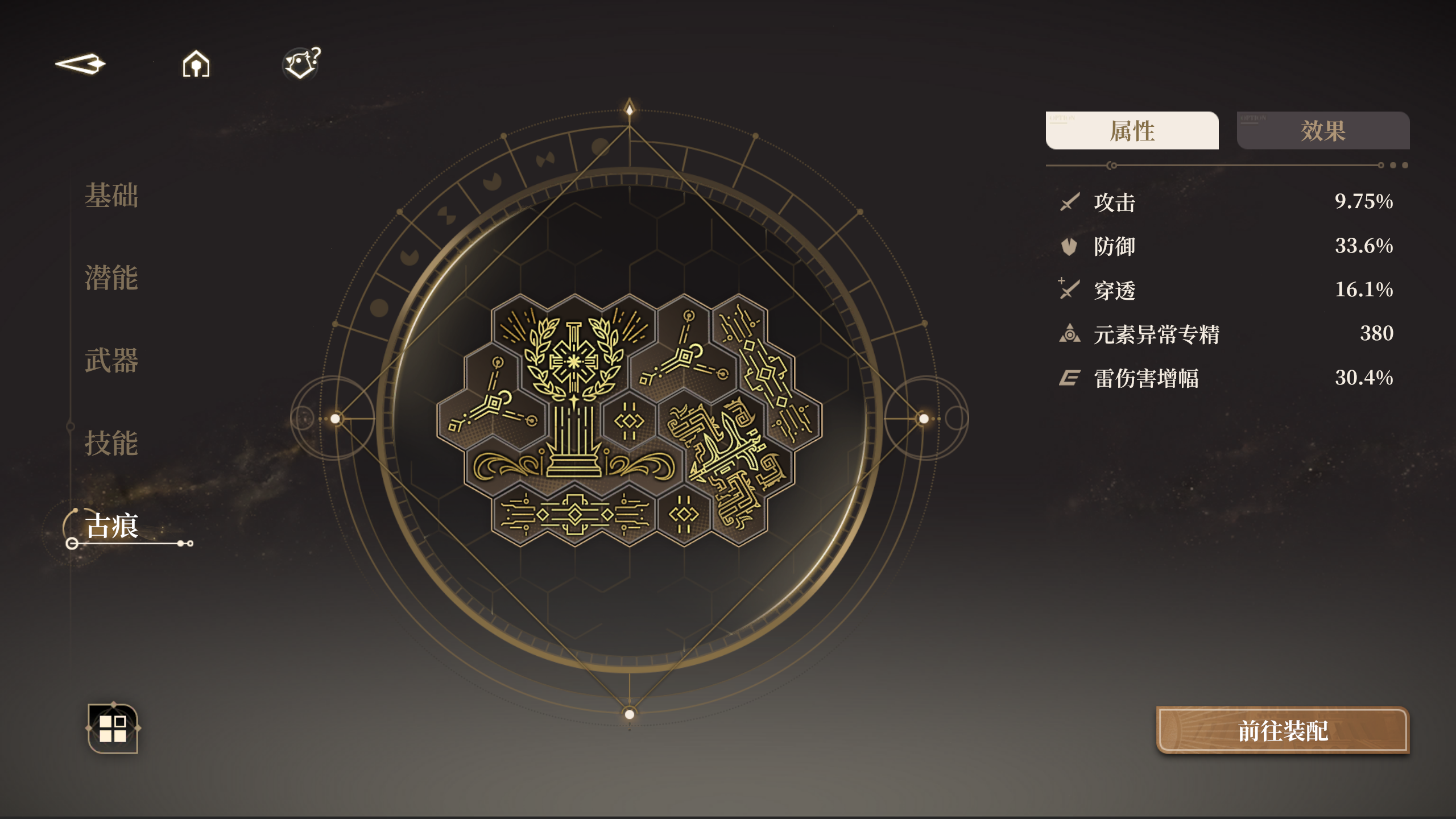This screenshot has height=819, width=1456.
Task: View the 效果 tab
Action: pyautogui.click(x=1323, y=131)
